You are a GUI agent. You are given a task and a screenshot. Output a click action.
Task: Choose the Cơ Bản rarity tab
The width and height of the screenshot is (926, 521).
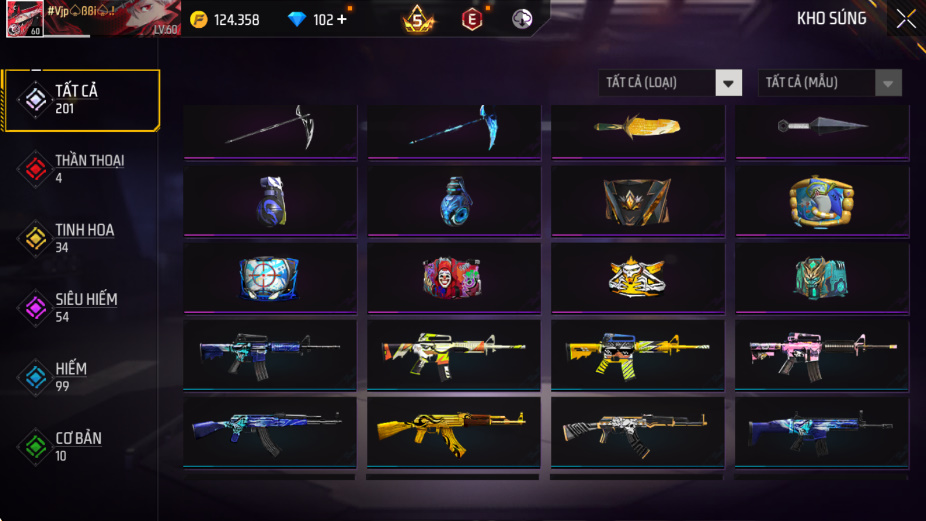pyautogui.click(x=78, y=446)
